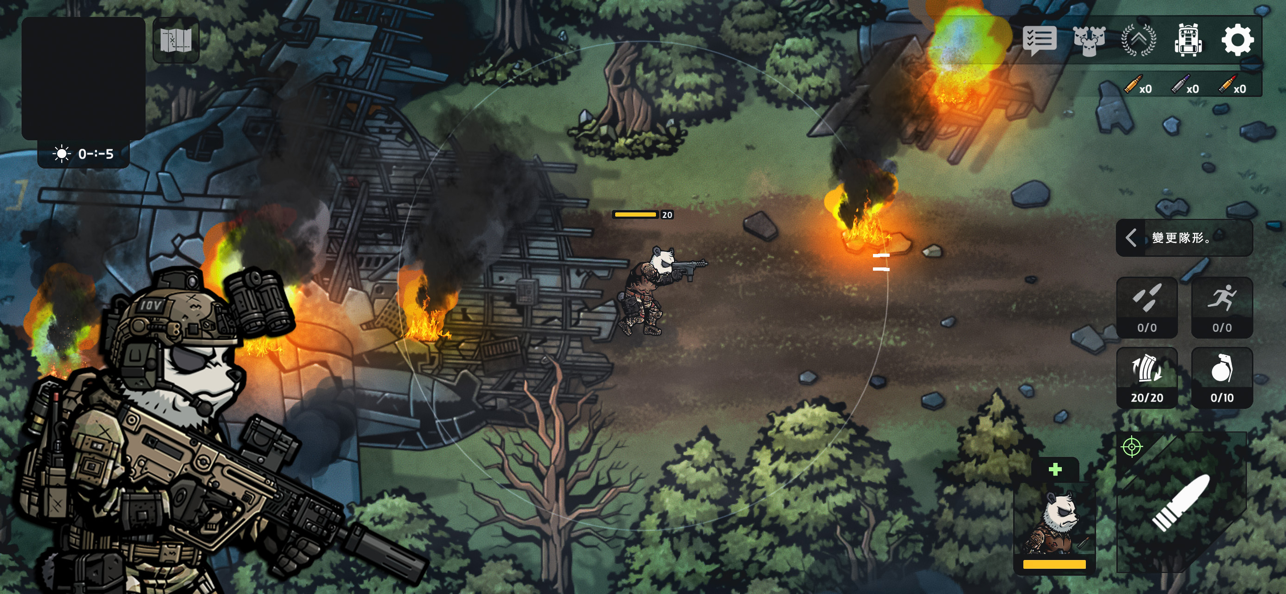The height and width of the screenshot is (594, 1286).
Task: Open the backpack inventory
Action: click(1187, 40)
